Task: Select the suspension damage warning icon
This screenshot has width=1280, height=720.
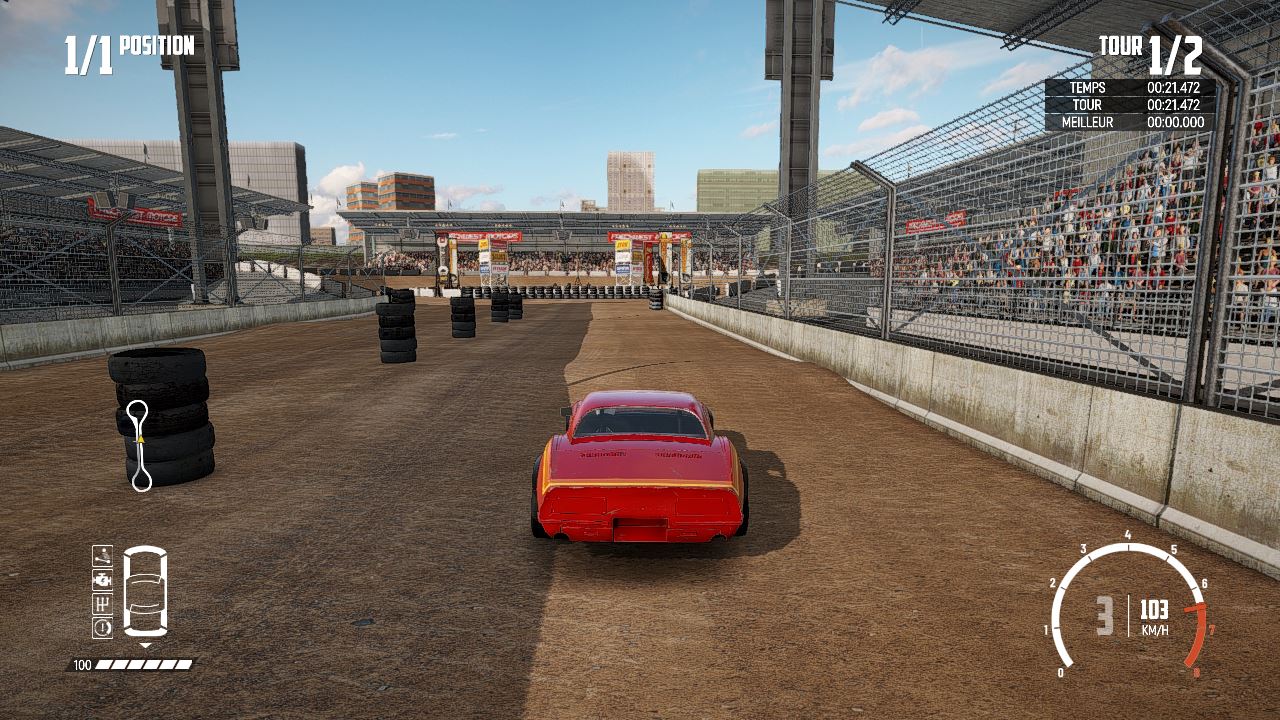Action: (102, 555)
